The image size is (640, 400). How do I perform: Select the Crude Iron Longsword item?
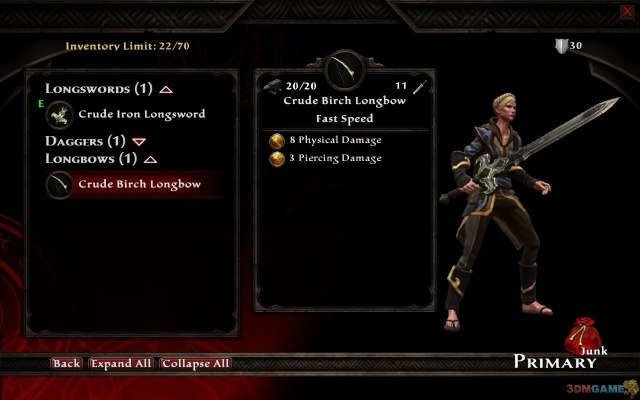click(140, 114)
